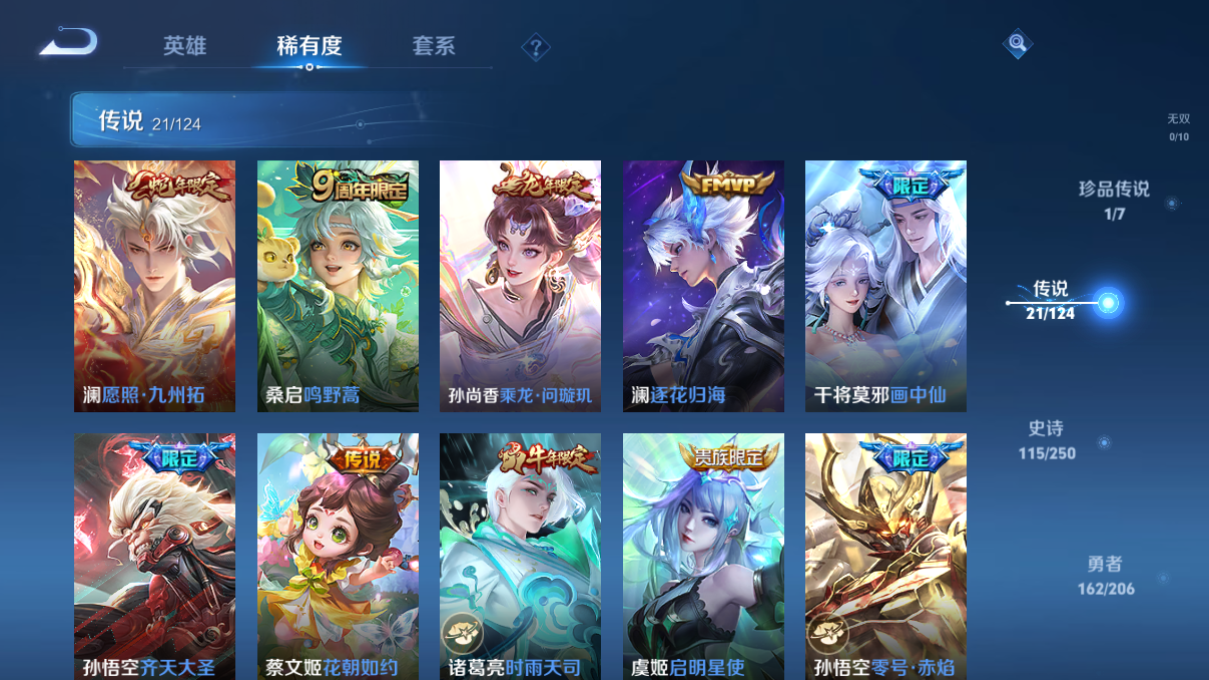Switch to the 英雄 tab
The image size is (1209, 680).
pyautogui.click(x=185, y=46)
